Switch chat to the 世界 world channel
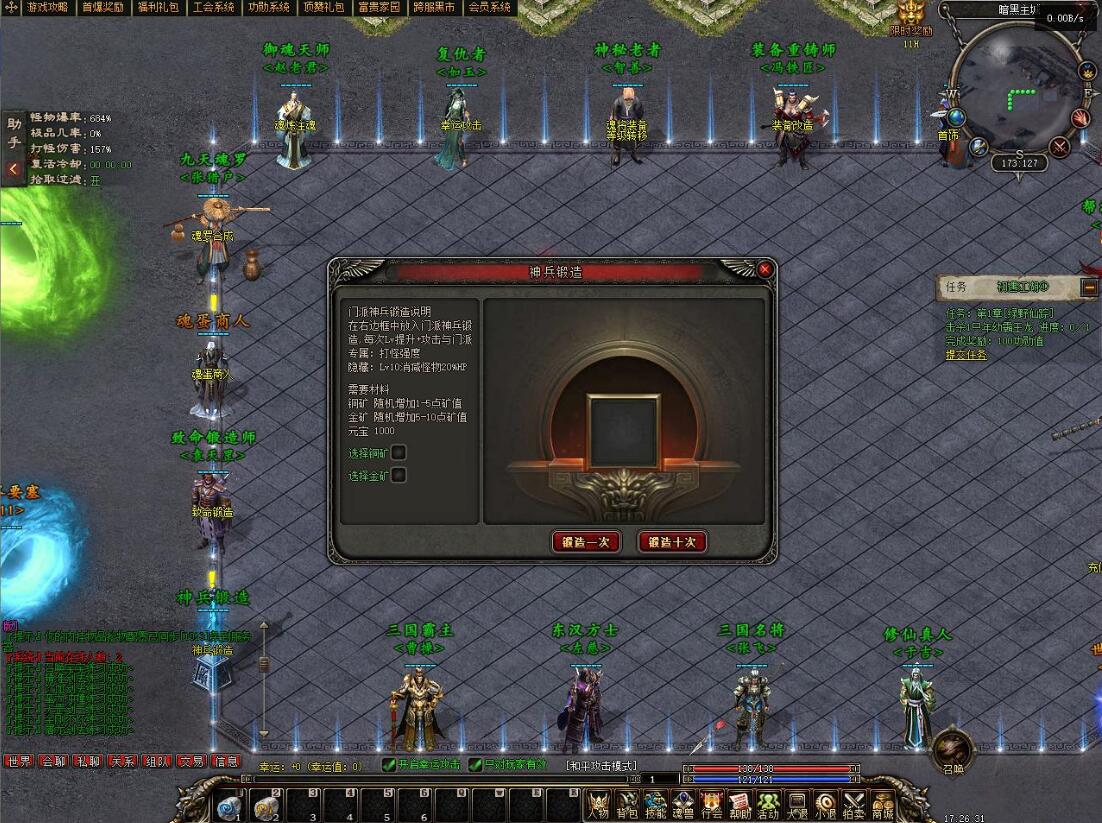Viewport: 1102px width, 823px height. pyautogui.click(x=19, y=761)
